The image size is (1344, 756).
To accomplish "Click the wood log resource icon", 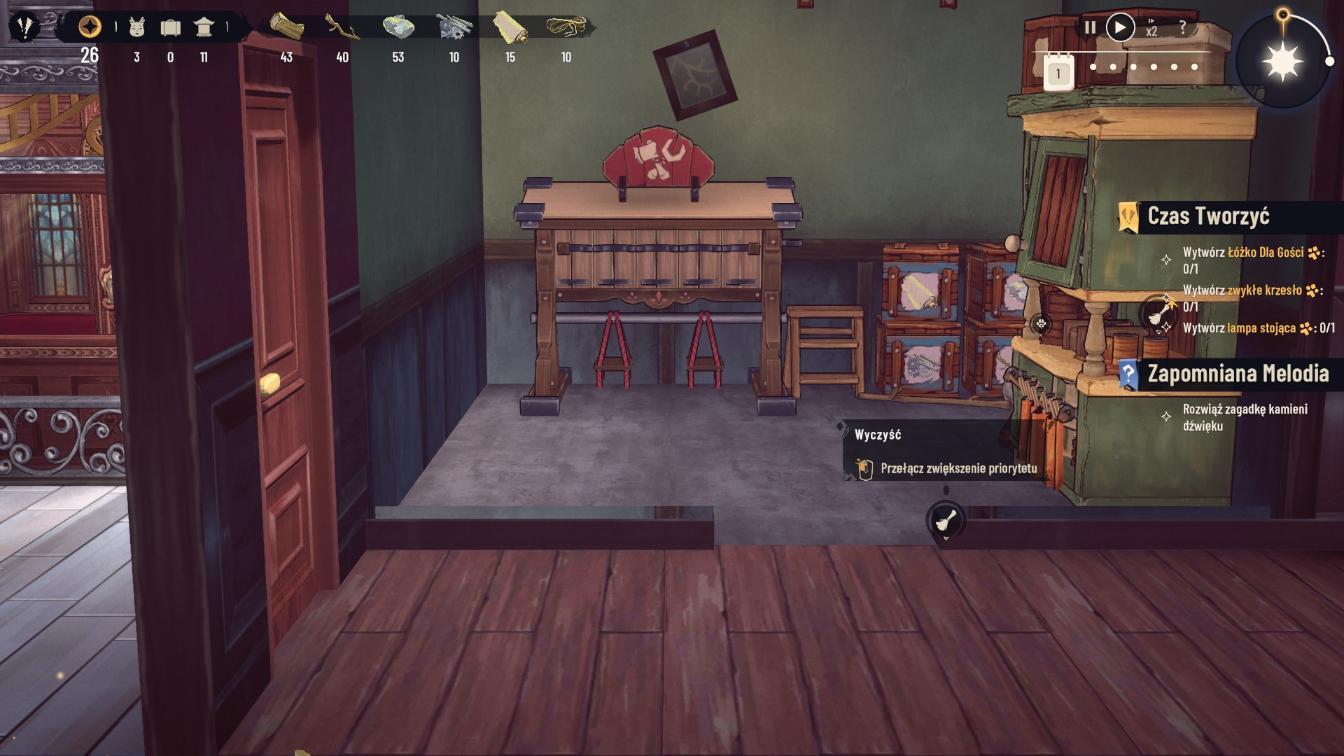I will pyautogui.click(x=286, y=27).
